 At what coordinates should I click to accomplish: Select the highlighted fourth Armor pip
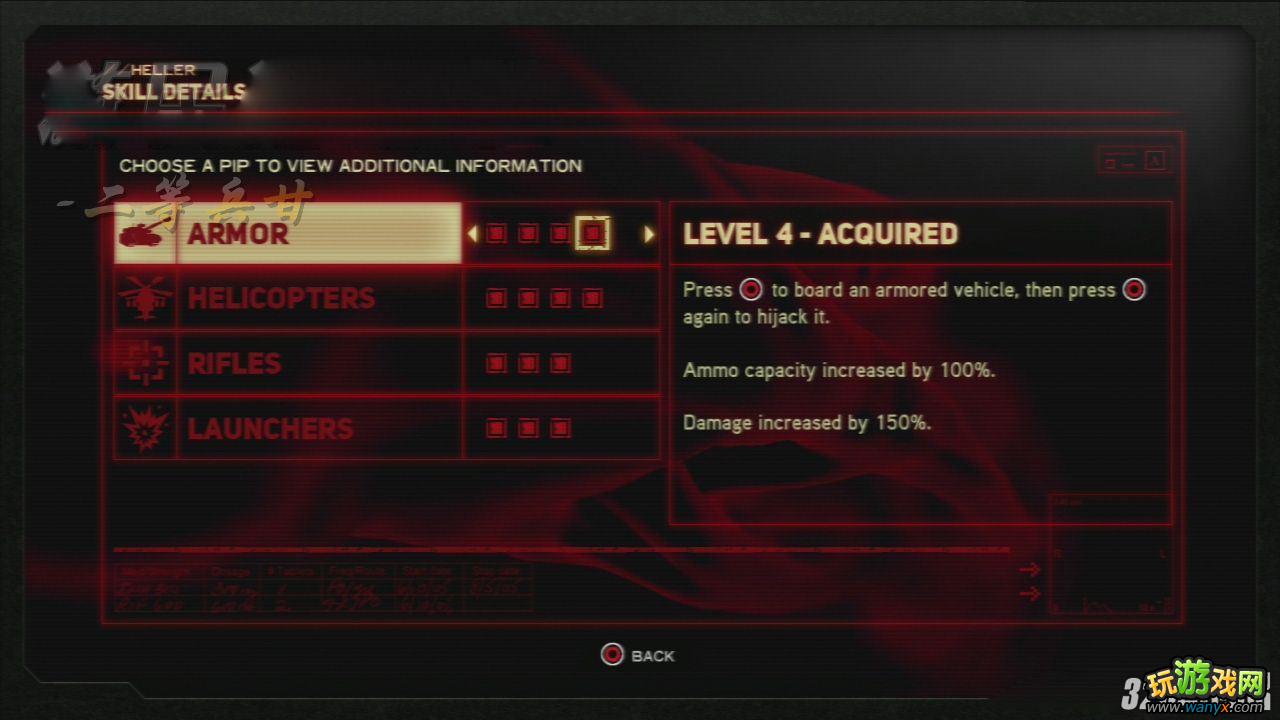coord(593,234)
